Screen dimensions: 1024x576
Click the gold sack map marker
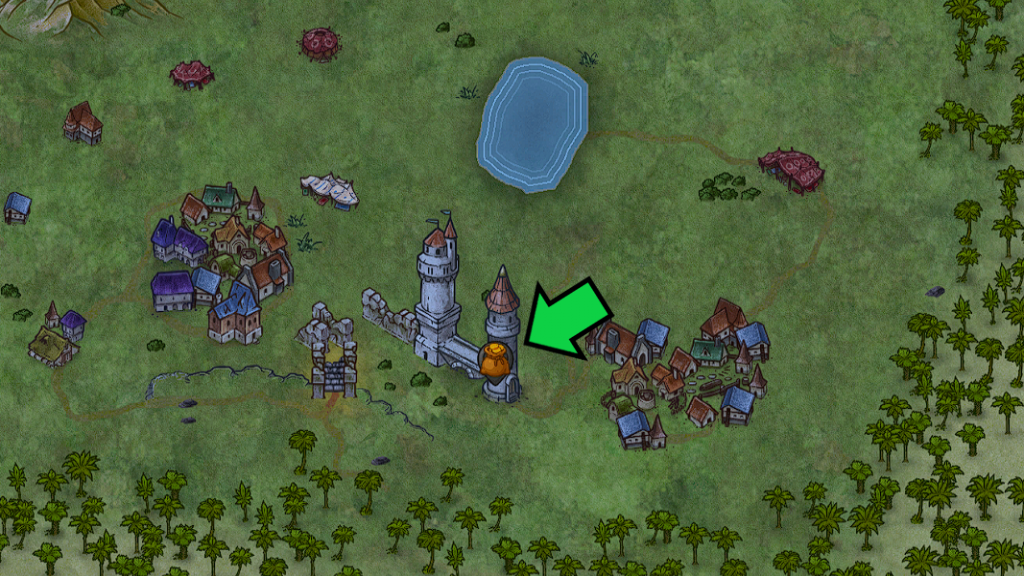point(495,362)
